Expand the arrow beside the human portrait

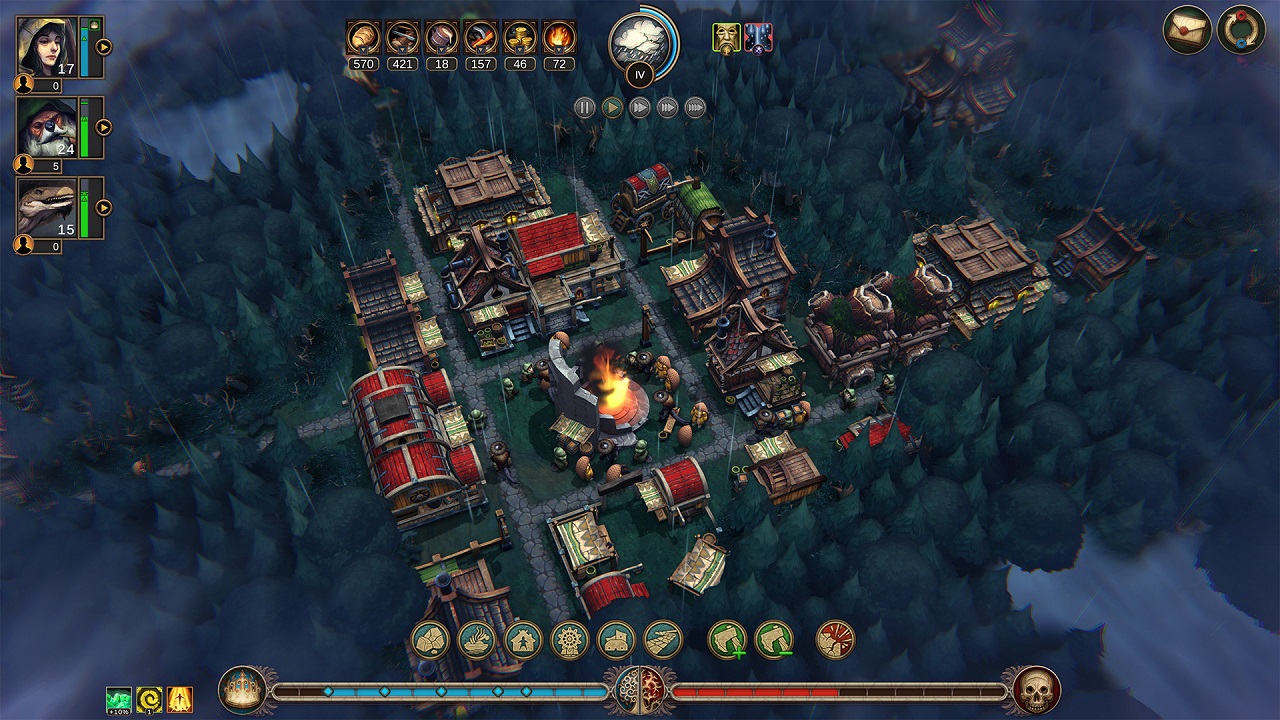coord(103,46)
